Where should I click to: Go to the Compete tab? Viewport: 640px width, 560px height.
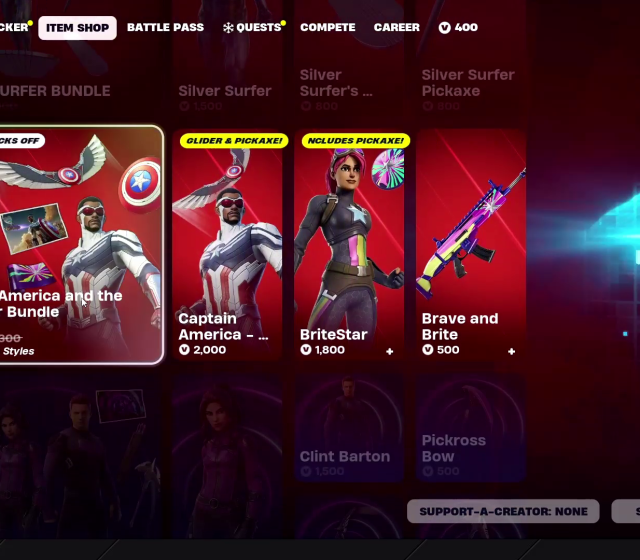327,27
